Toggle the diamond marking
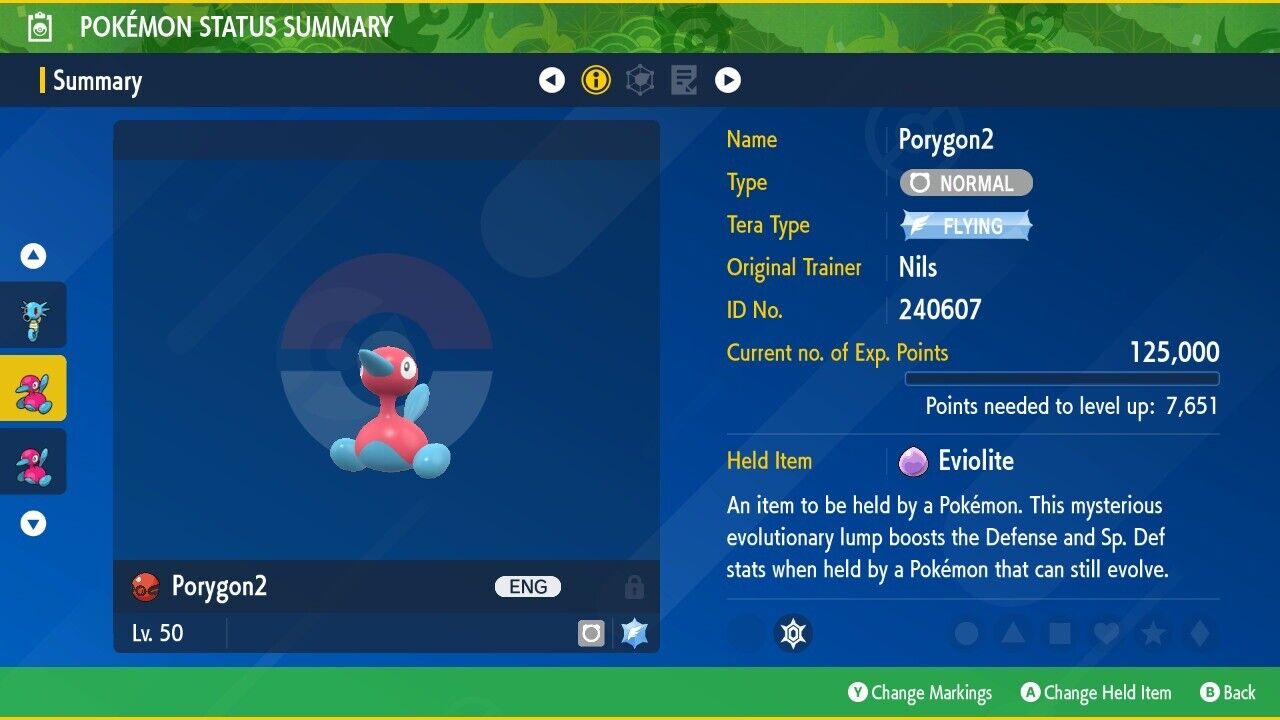This screenshot has width=1280, height=720. (1198, 633)
